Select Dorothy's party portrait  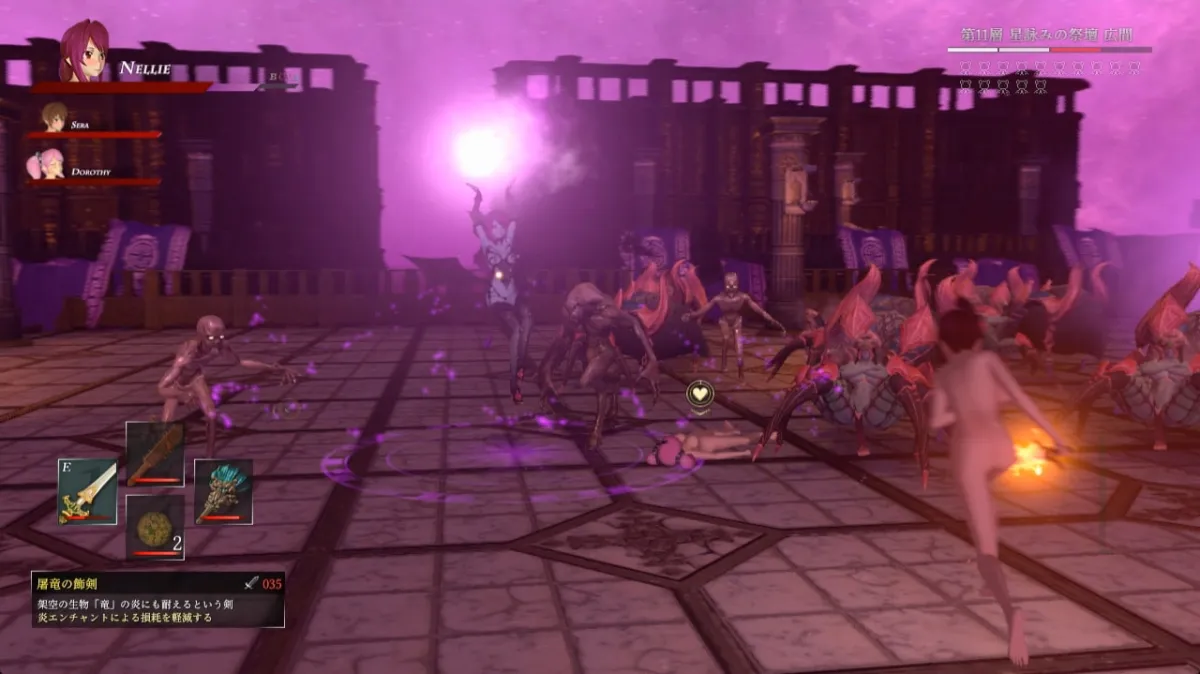pyautogui.click(x=47, y=164)
